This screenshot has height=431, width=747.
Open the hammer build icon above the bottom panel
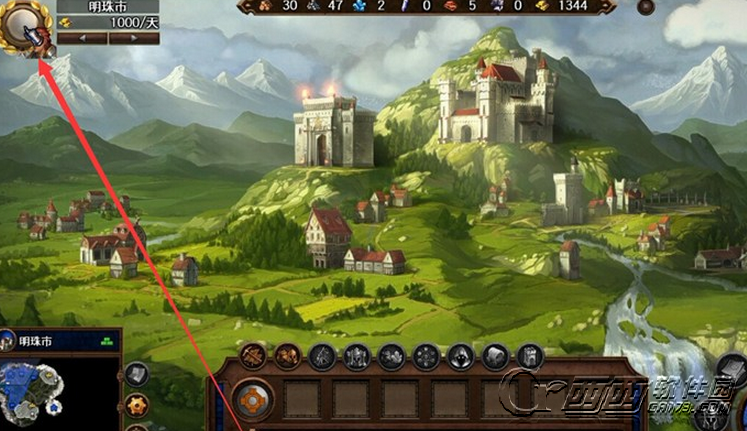click(x=252, y=356)
